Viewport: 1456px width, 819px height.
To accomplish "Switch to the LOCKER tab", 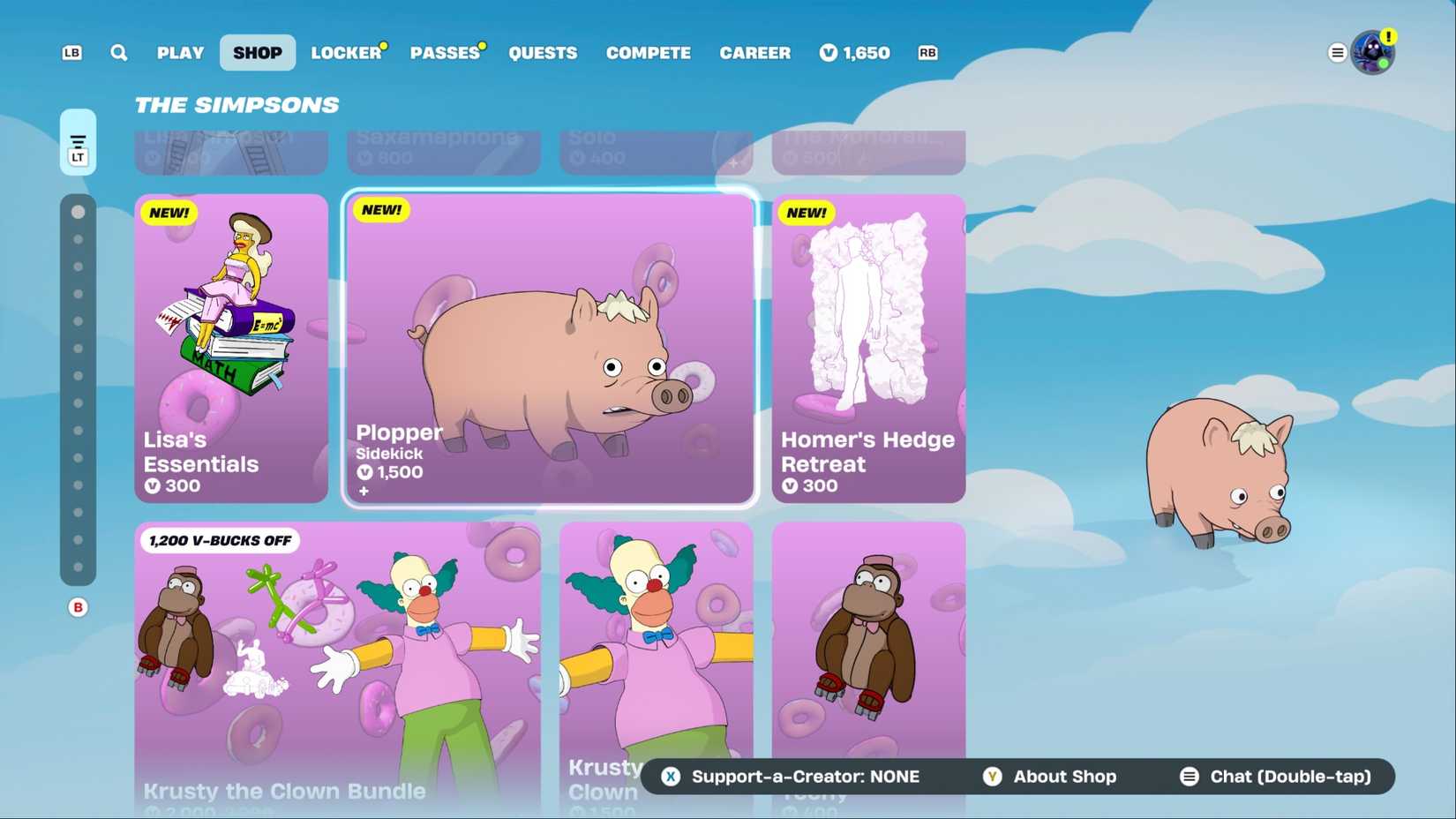I will point(347,53).
